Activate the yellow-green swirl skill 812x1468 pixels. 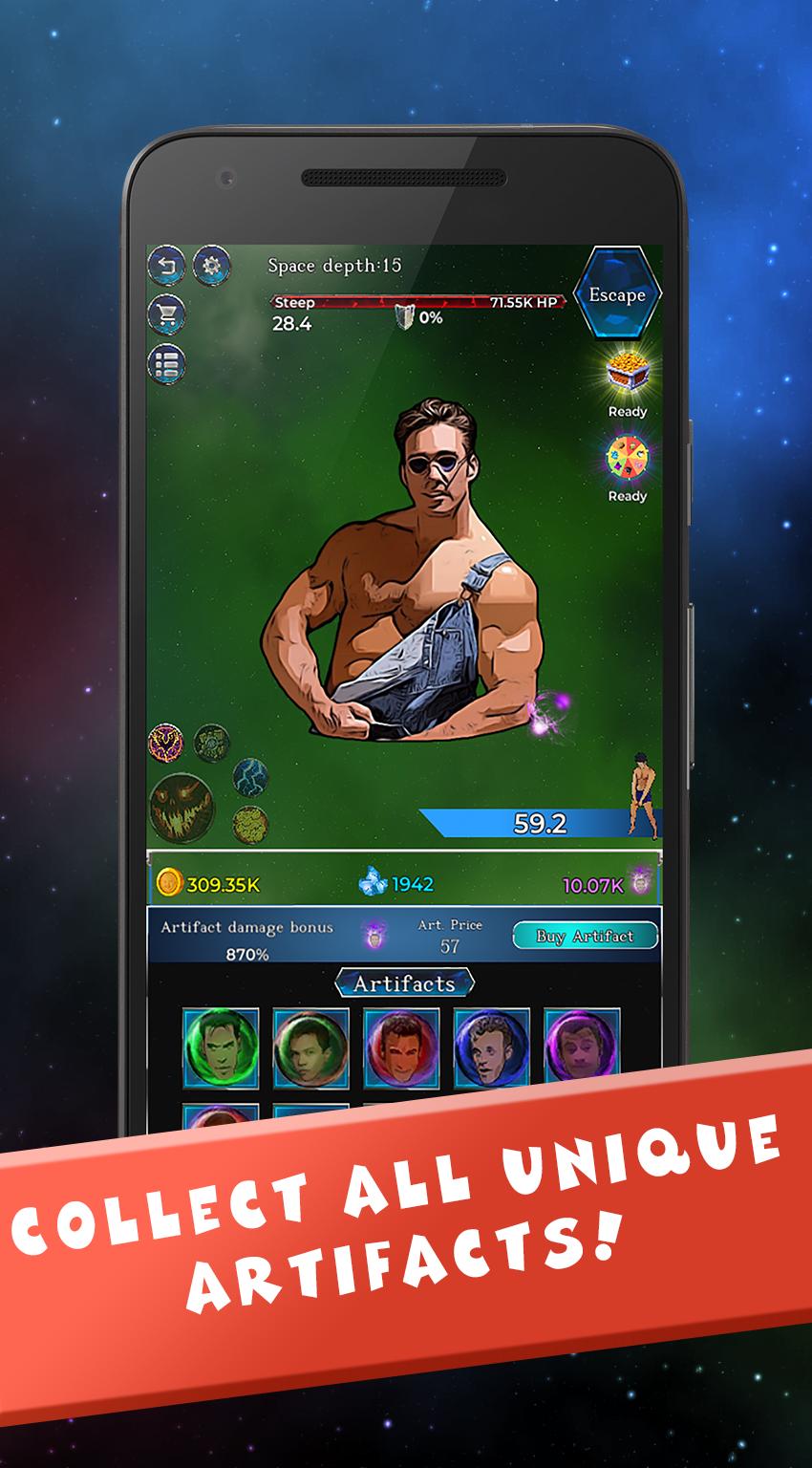[249, 823]
